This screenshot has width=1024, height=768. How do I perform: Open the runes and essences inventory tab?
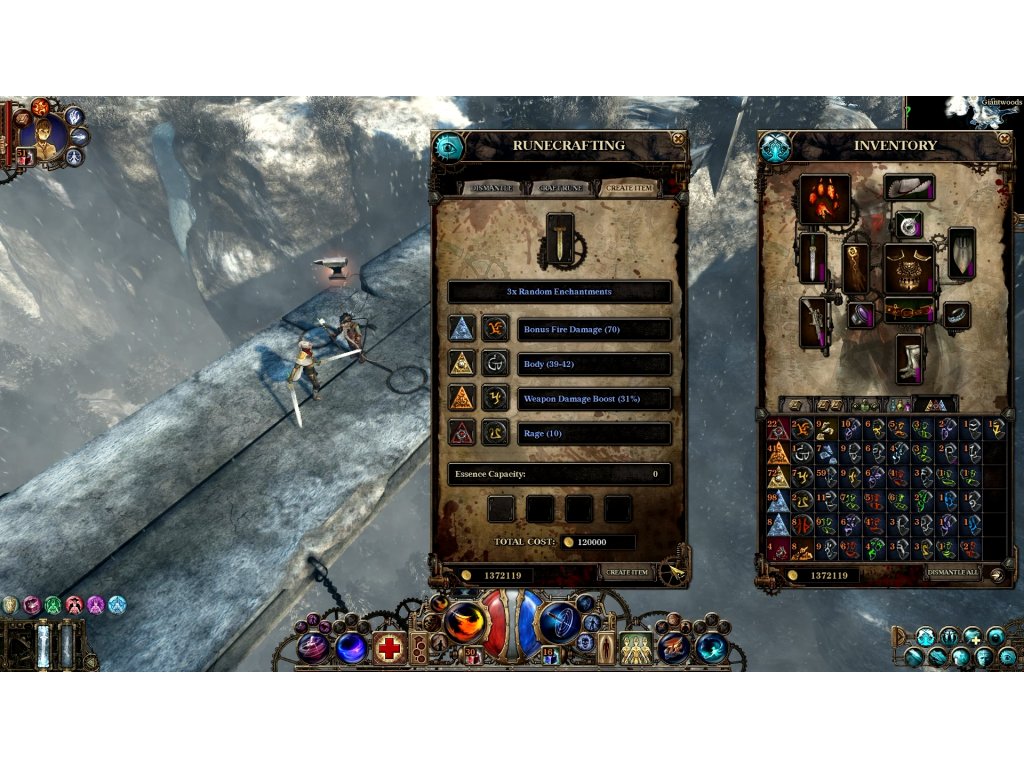point(935,405)
